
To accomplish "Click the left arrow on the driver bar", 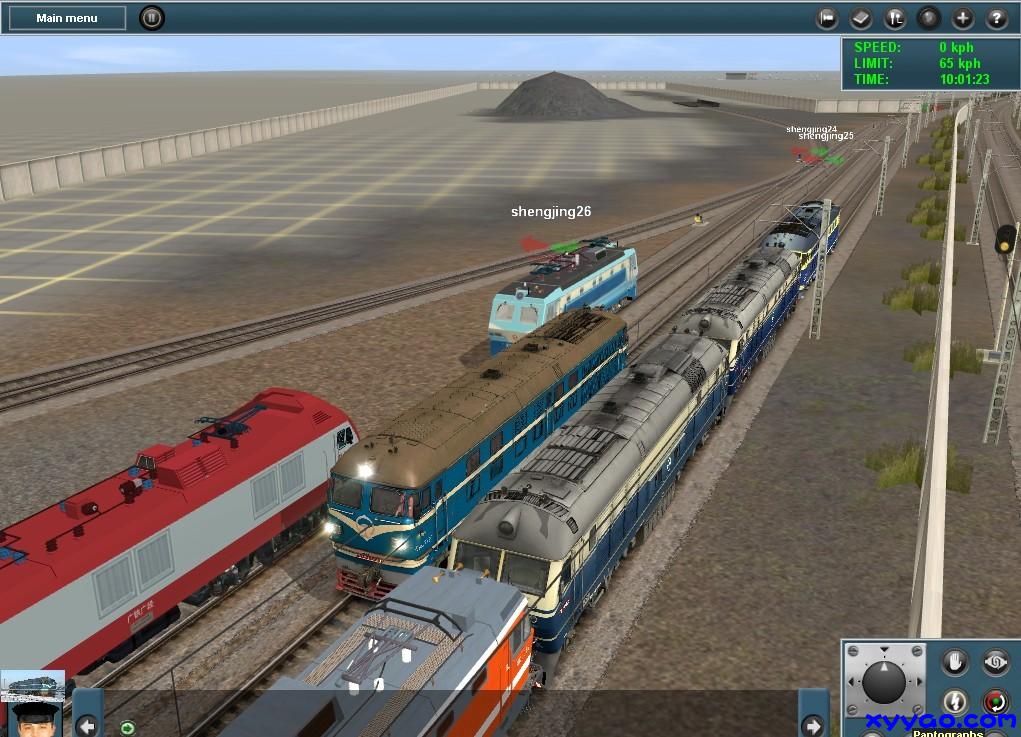I will pyautogui.click(x=88, y=726).
